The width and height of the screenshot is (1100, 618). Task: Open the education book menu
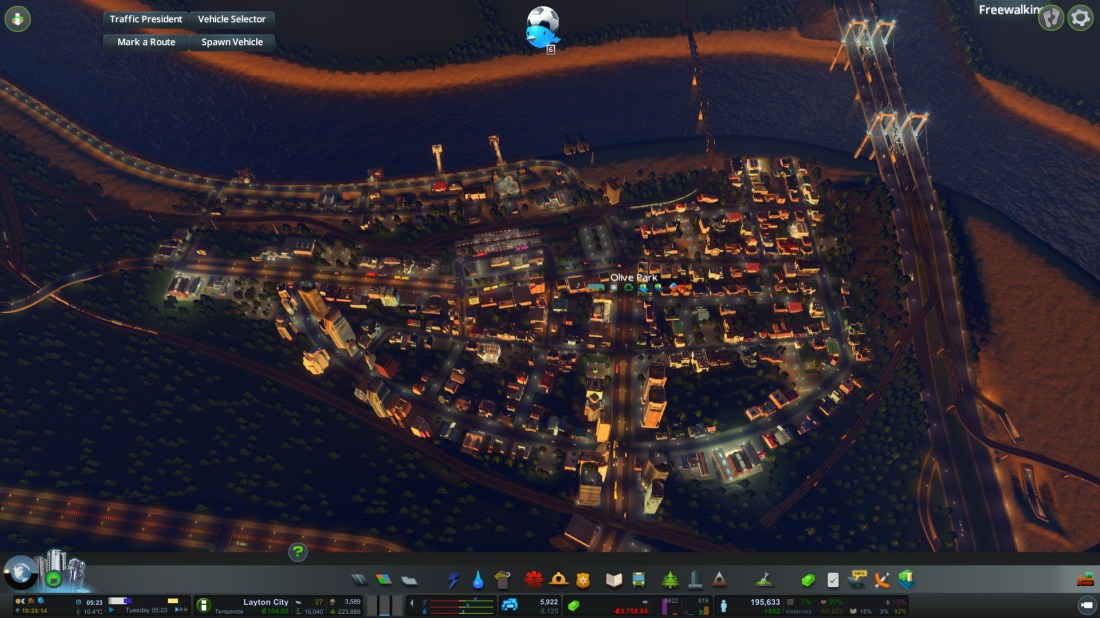[614, 579]
